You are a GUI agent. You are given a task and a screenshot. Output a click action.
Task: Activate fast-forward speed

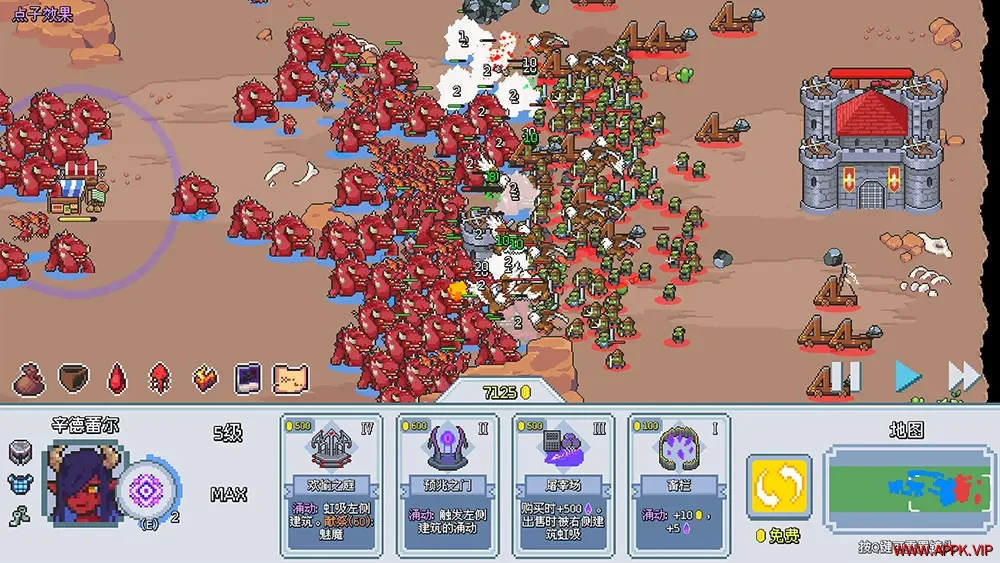963,377
